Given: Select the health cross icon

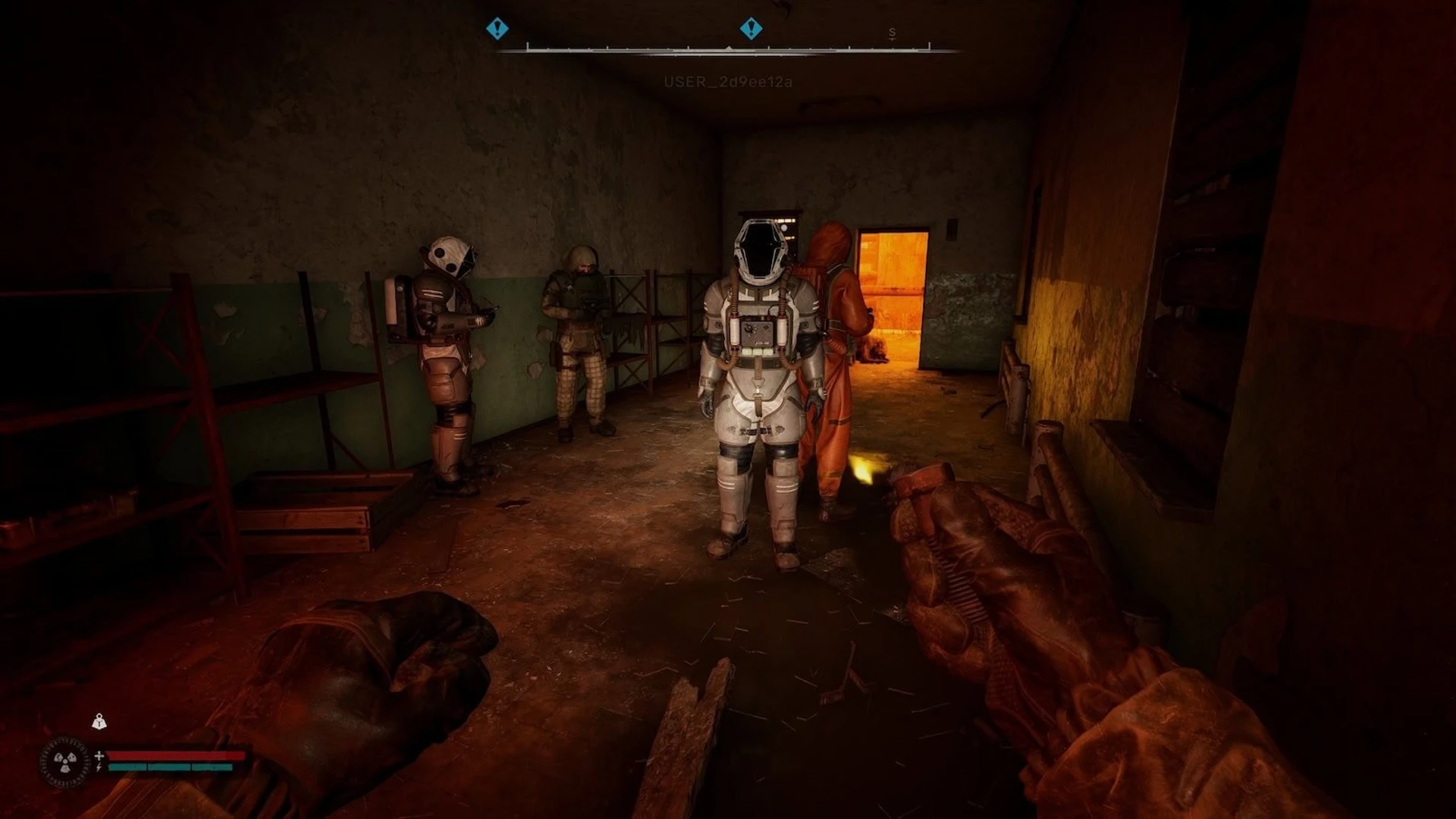Looking at the screenshot, I should (x=99, y=755).
